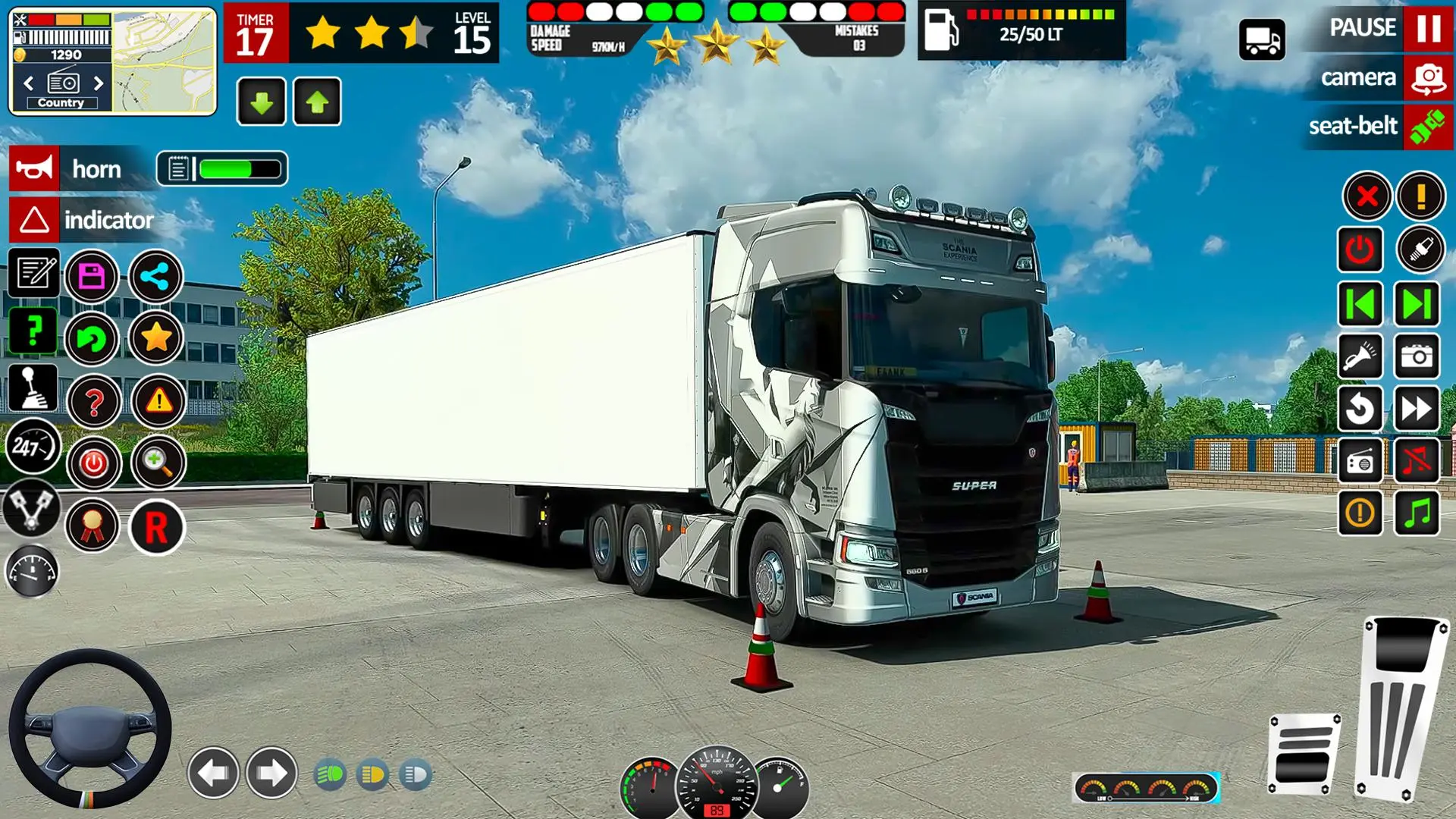This screenshot has width=1456, height=819.
Task: Tap the green down arrow button
Action: 261,102
